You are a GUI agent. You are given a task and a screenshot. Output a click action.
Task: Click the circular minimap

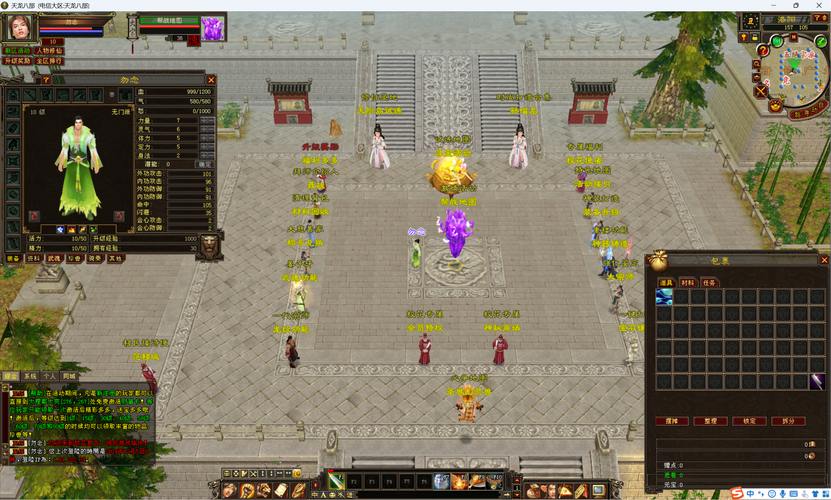pyautogui.click(x=797, y=68)
